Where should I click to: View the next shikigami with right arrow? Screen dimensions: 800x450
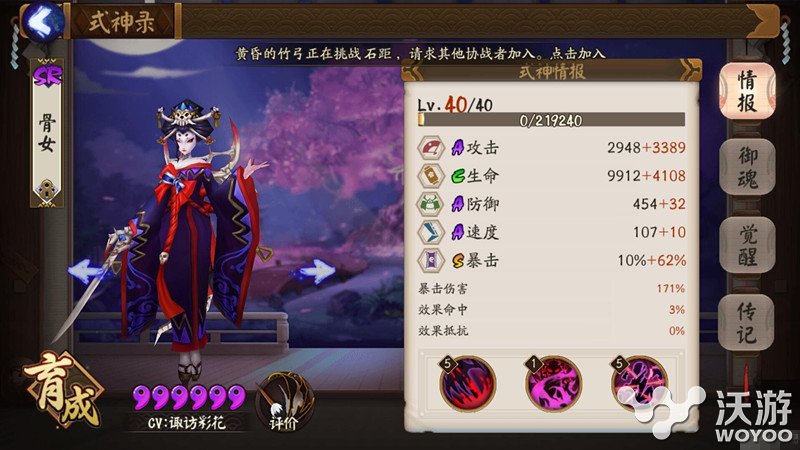(316, 270)
